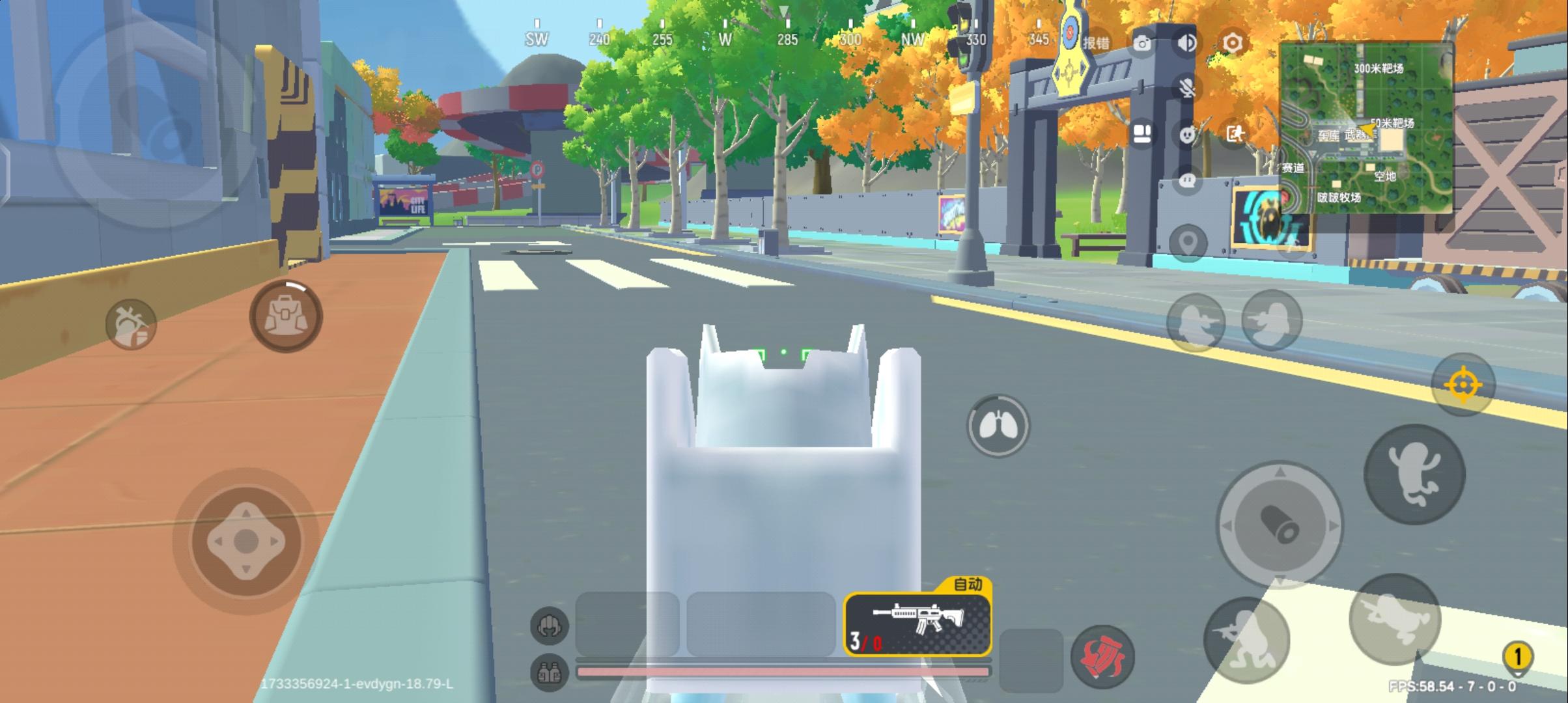Open the emoji expression menu
This screenshot has width=1568, height=703.
[1187, 134]
